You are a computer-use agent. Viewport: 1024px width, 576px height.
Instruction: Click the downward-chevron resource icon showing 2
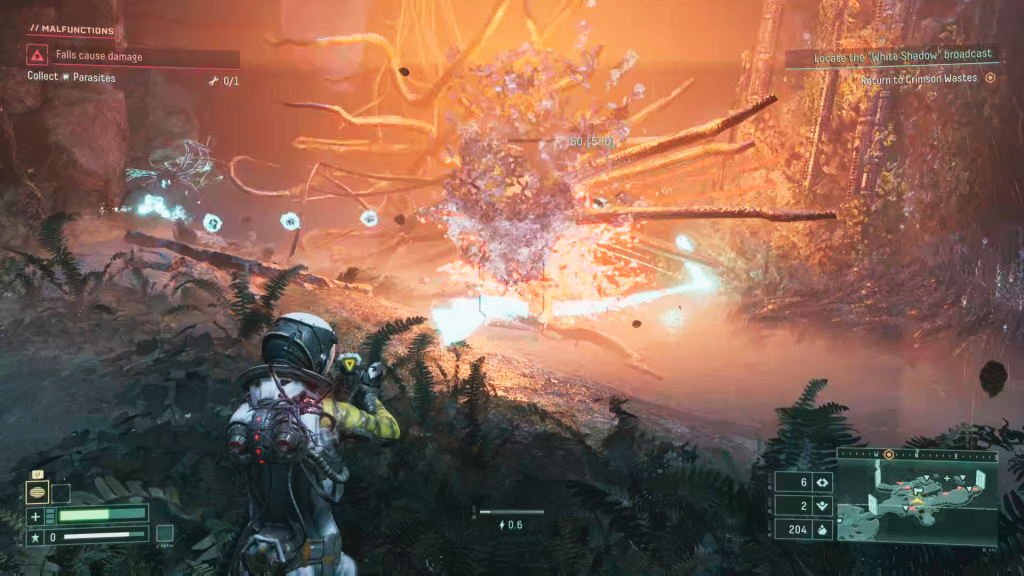pos(822,506)
